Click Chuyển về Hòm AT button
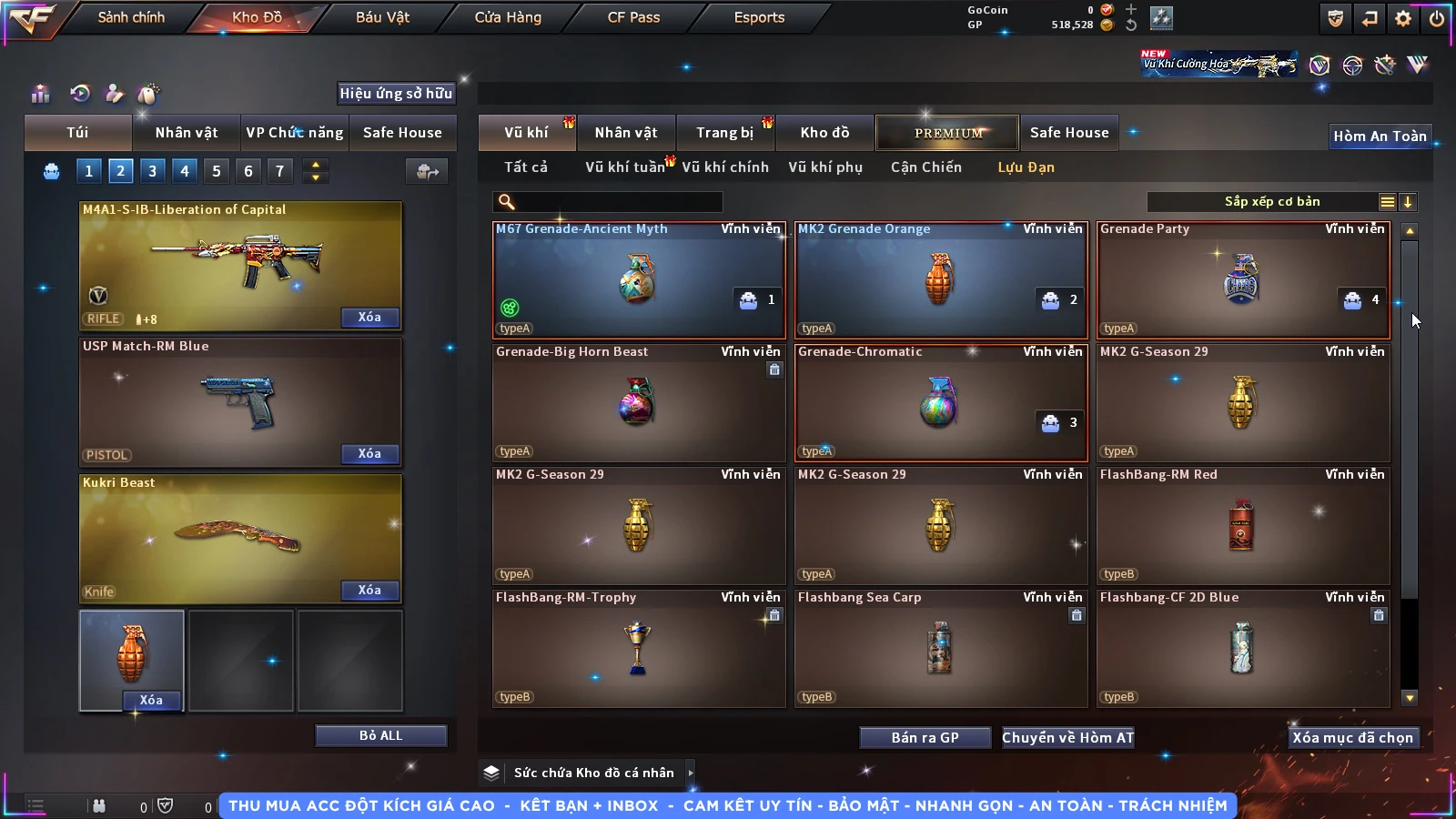Viewport: 1456px width, 819px height. tap(1068, 738)
